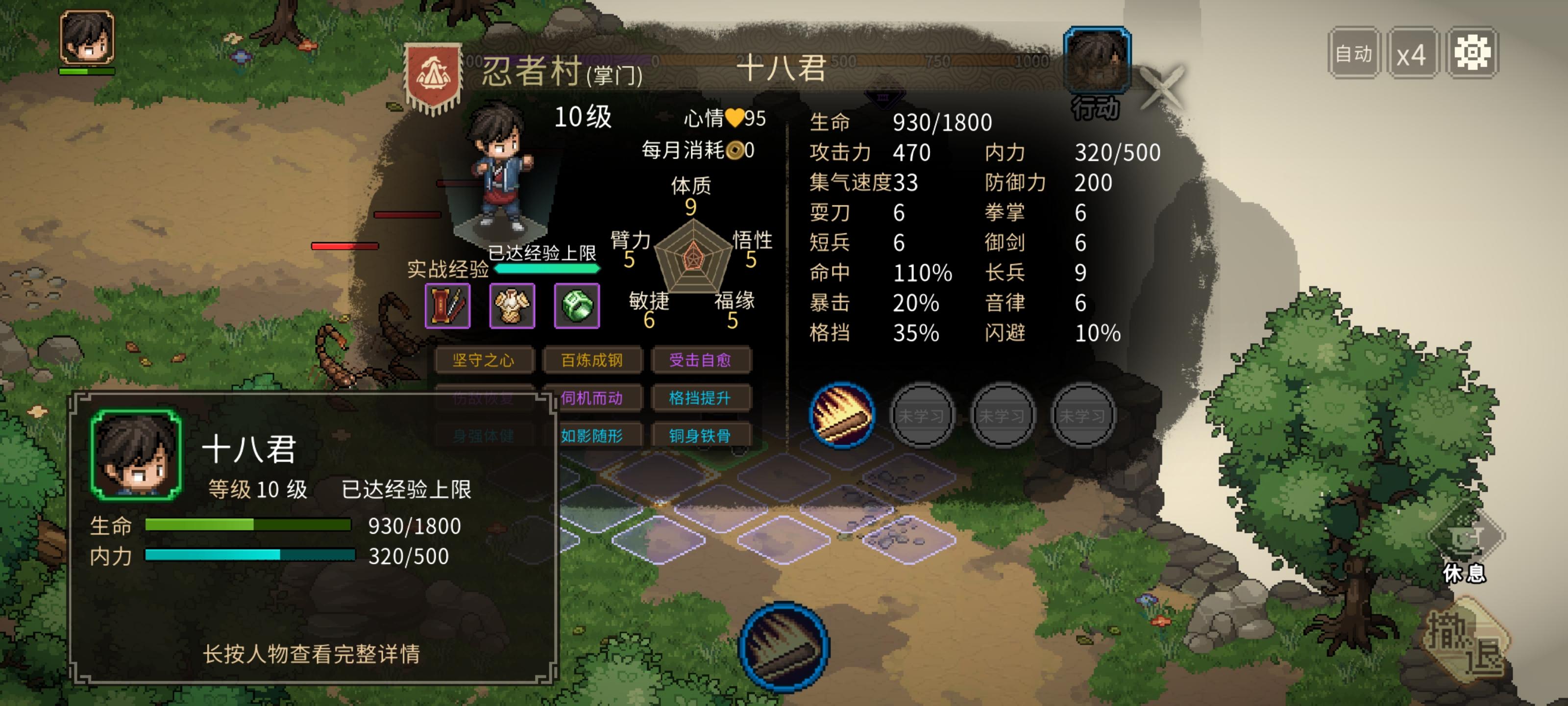Click the heart icon beside 心情 95
This screenshot has height=706, width=1568.
pyautogui.click(x=736, y=119)
